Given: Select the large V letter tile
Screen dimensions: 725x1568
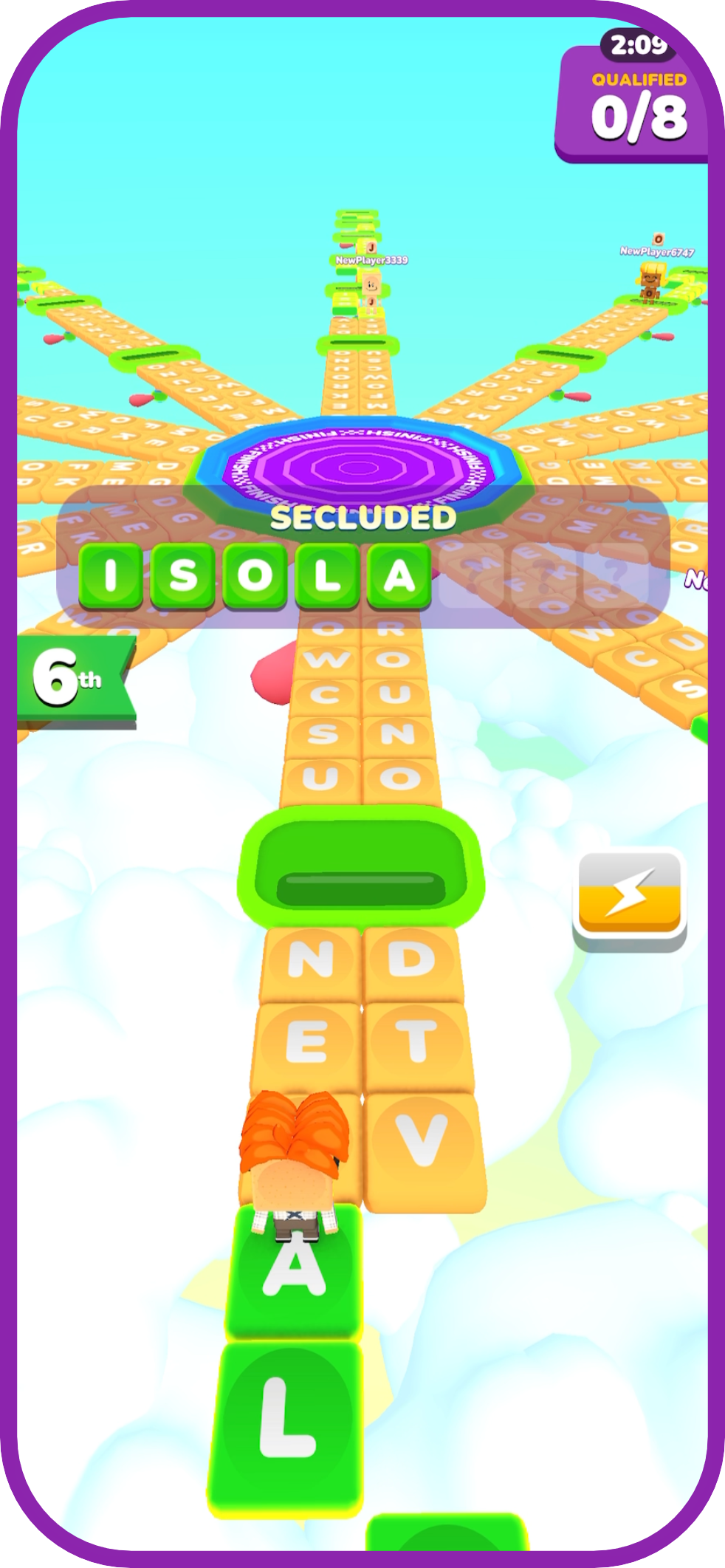Looking at the screenshot, I should [x=422, y=1143].
